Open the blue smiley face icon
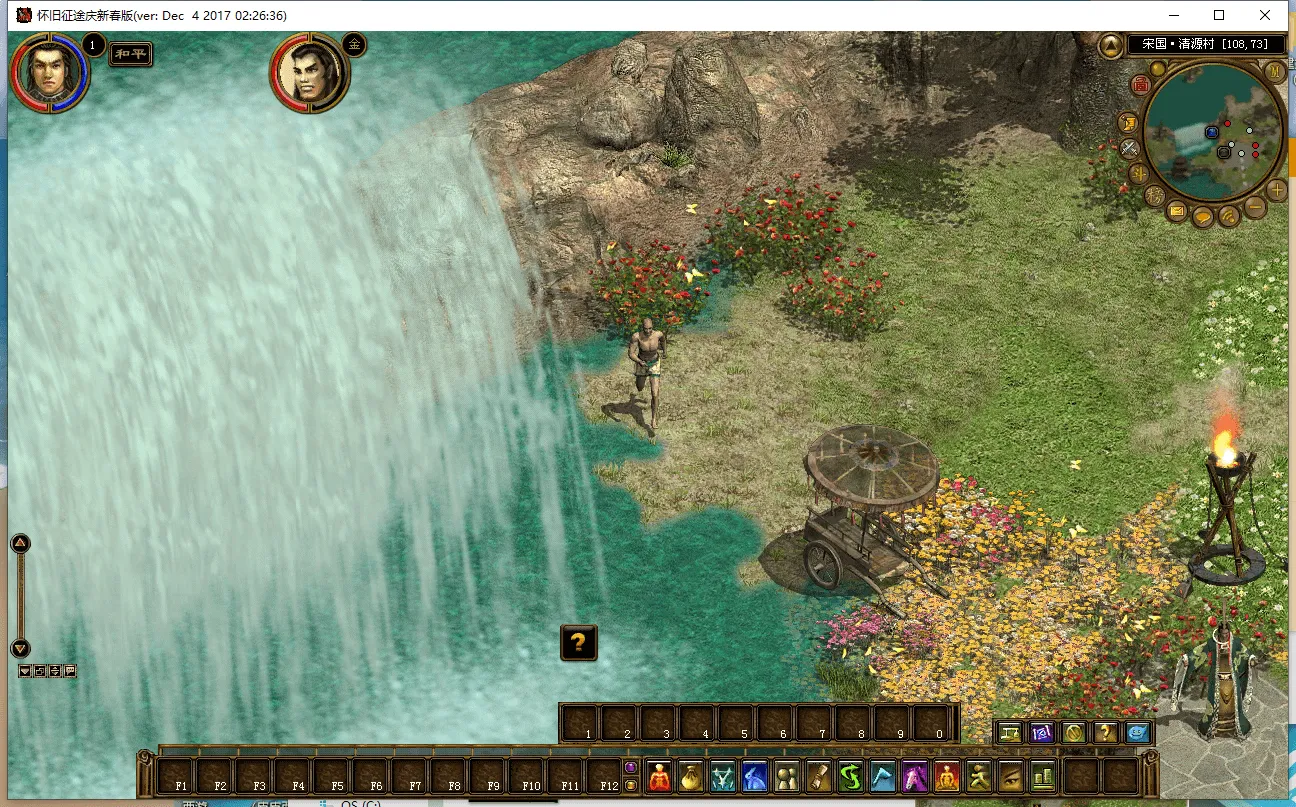The image size is (1296, 807). click(x=1137, y=733)
